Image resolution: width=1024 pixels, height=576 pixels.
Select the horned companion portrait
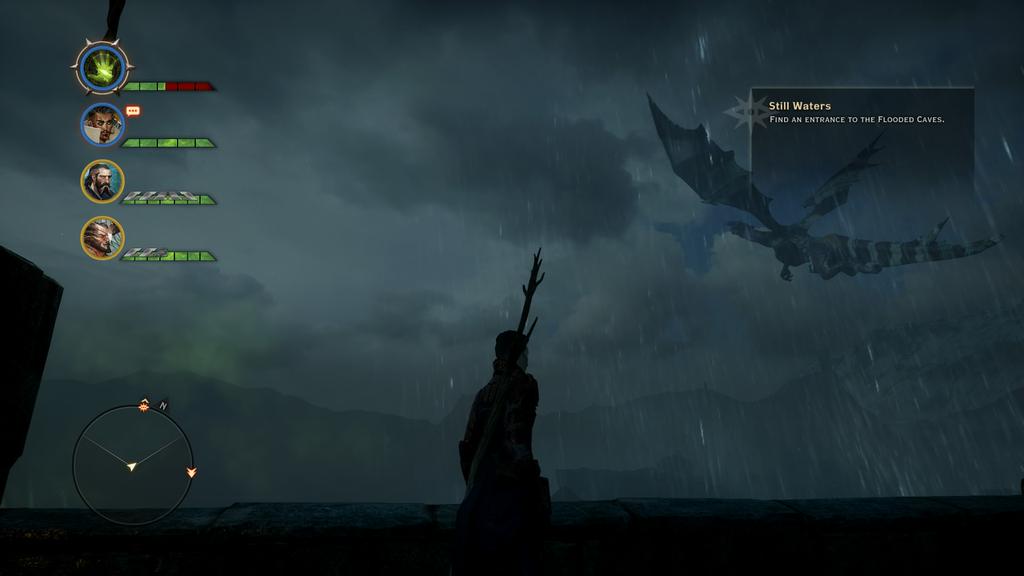102,238
